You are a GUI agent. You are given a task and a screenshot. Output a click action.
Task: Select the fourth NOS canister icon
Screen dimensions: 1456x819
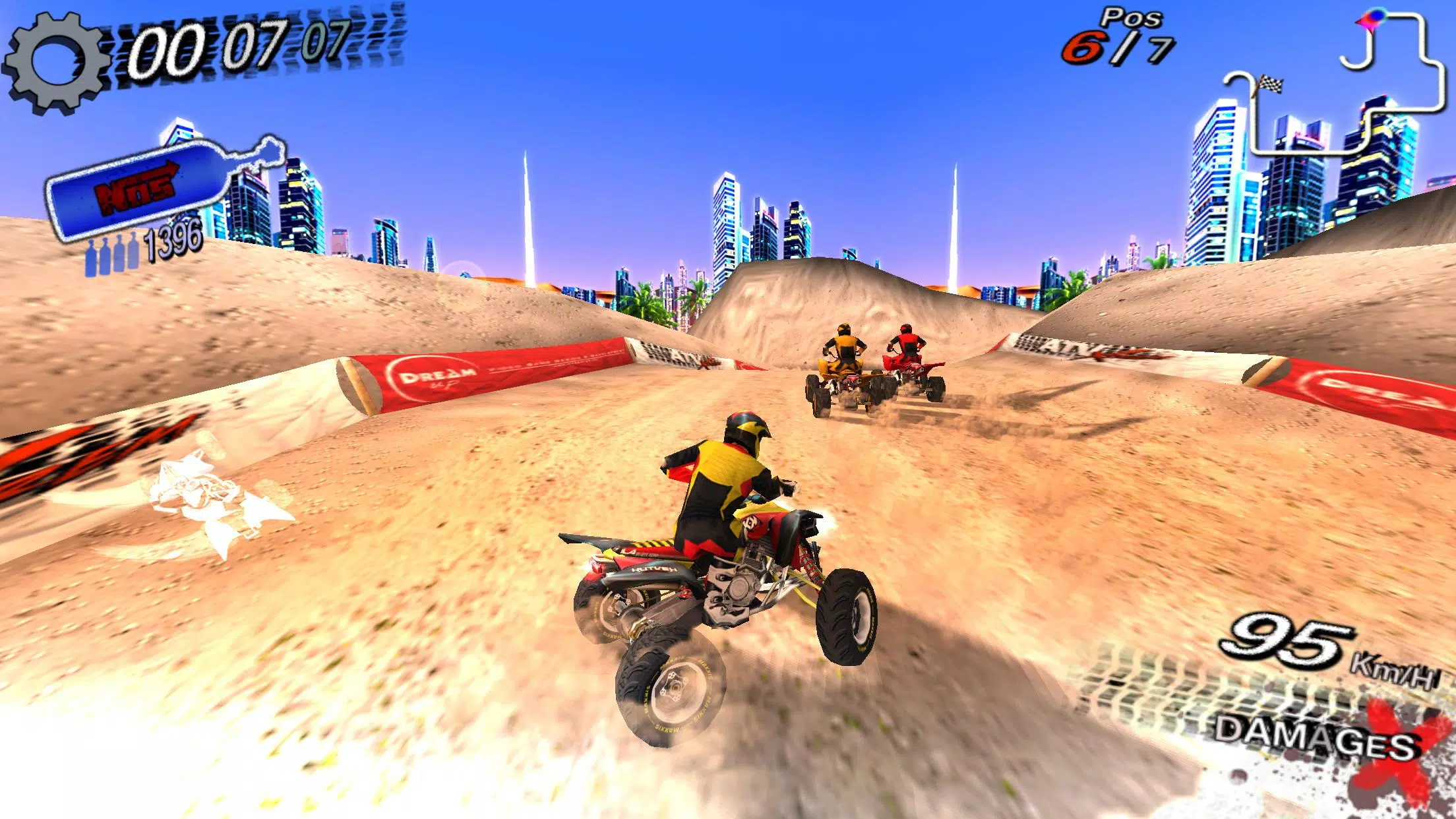[132, 253]
